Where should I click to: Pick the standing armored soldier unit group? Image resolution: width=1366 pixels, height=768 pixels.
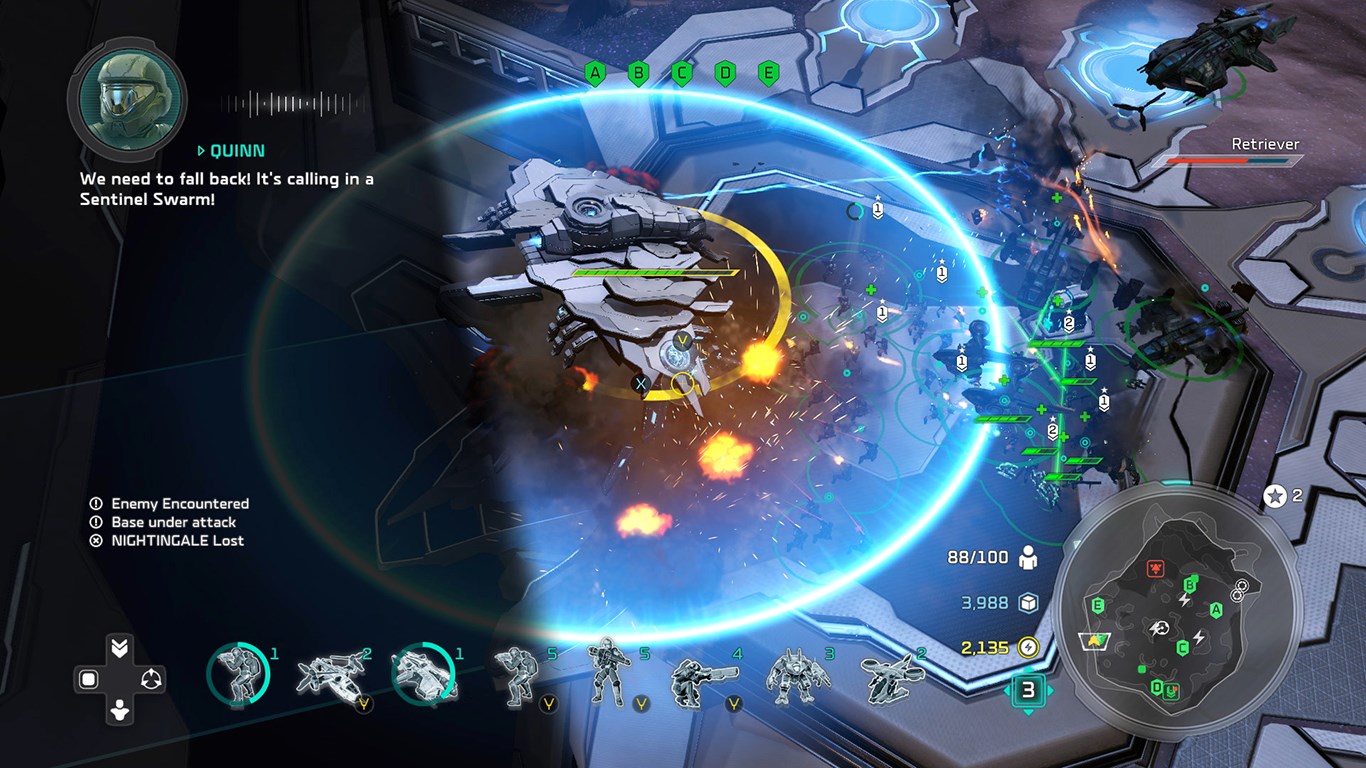point(607,672)
